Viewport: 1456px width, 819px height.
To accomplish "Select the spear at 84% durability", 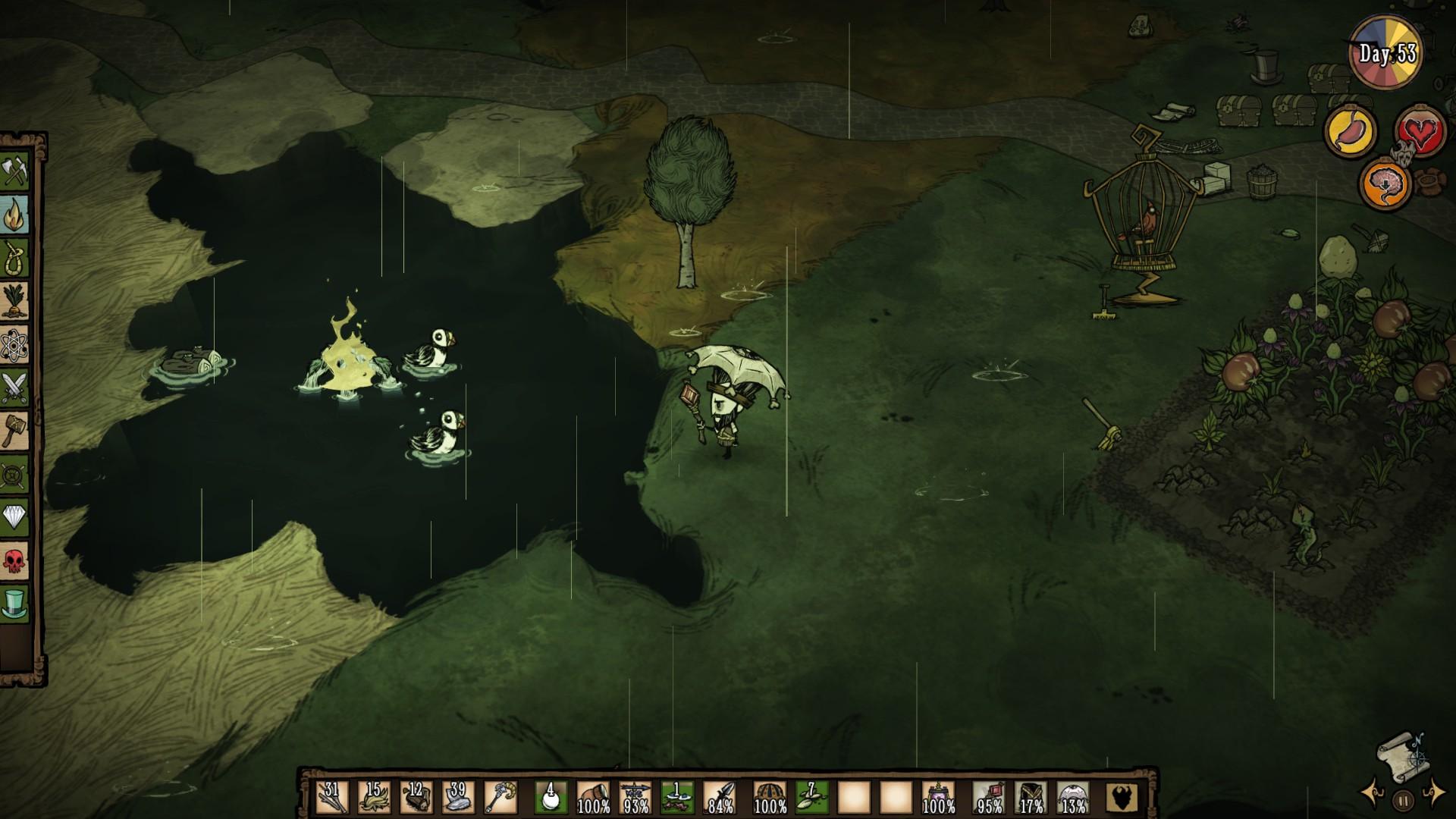I will (719, 797).
